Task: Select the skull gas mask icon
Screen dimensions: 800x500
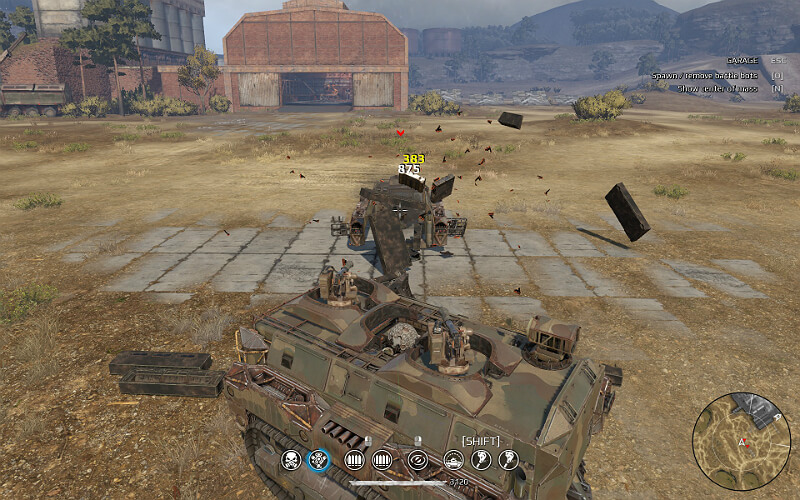Action: (x=291, y=460)
